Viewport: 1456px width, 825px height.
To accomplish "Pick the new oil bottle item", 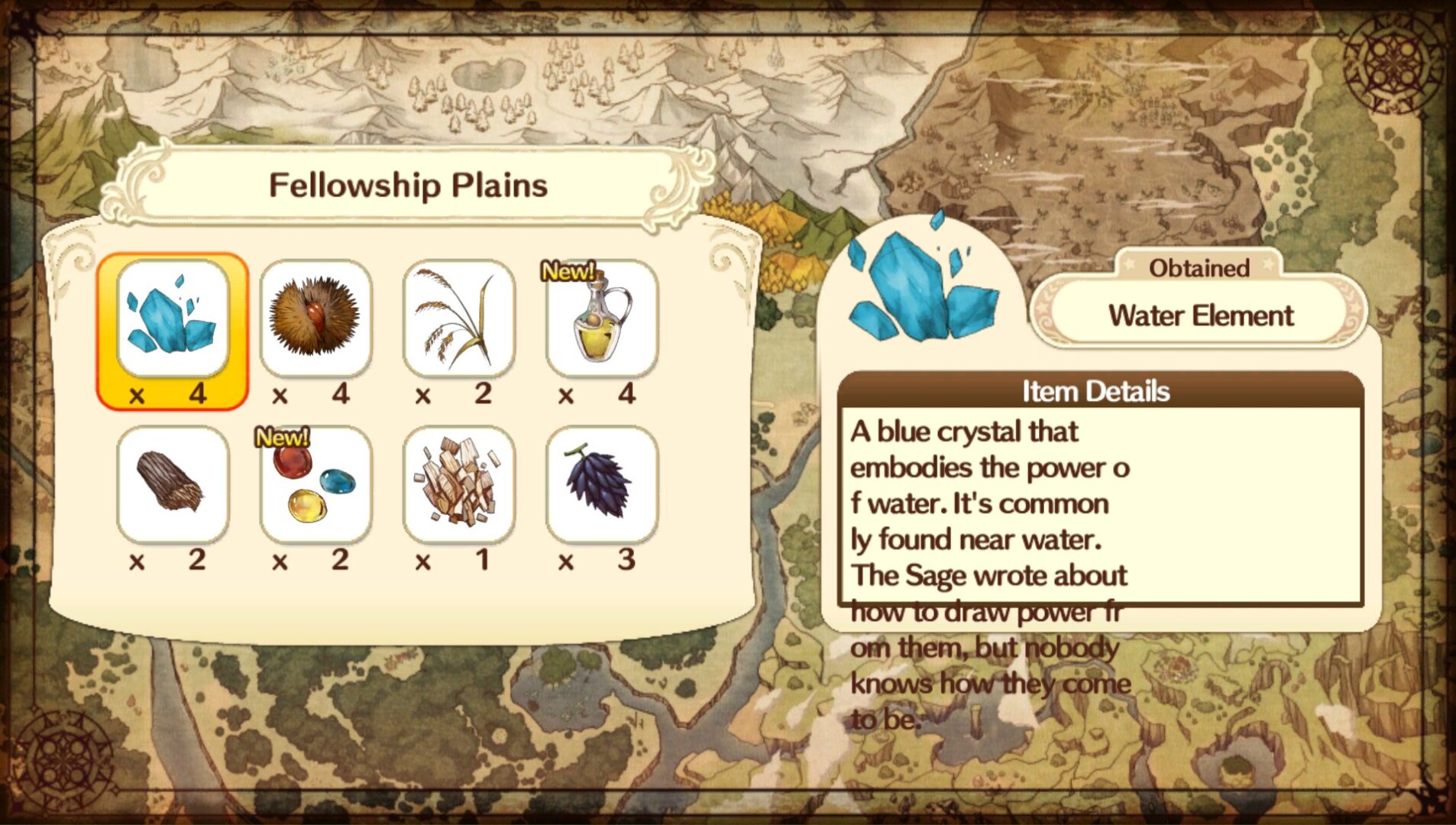I will pos(602,319).
